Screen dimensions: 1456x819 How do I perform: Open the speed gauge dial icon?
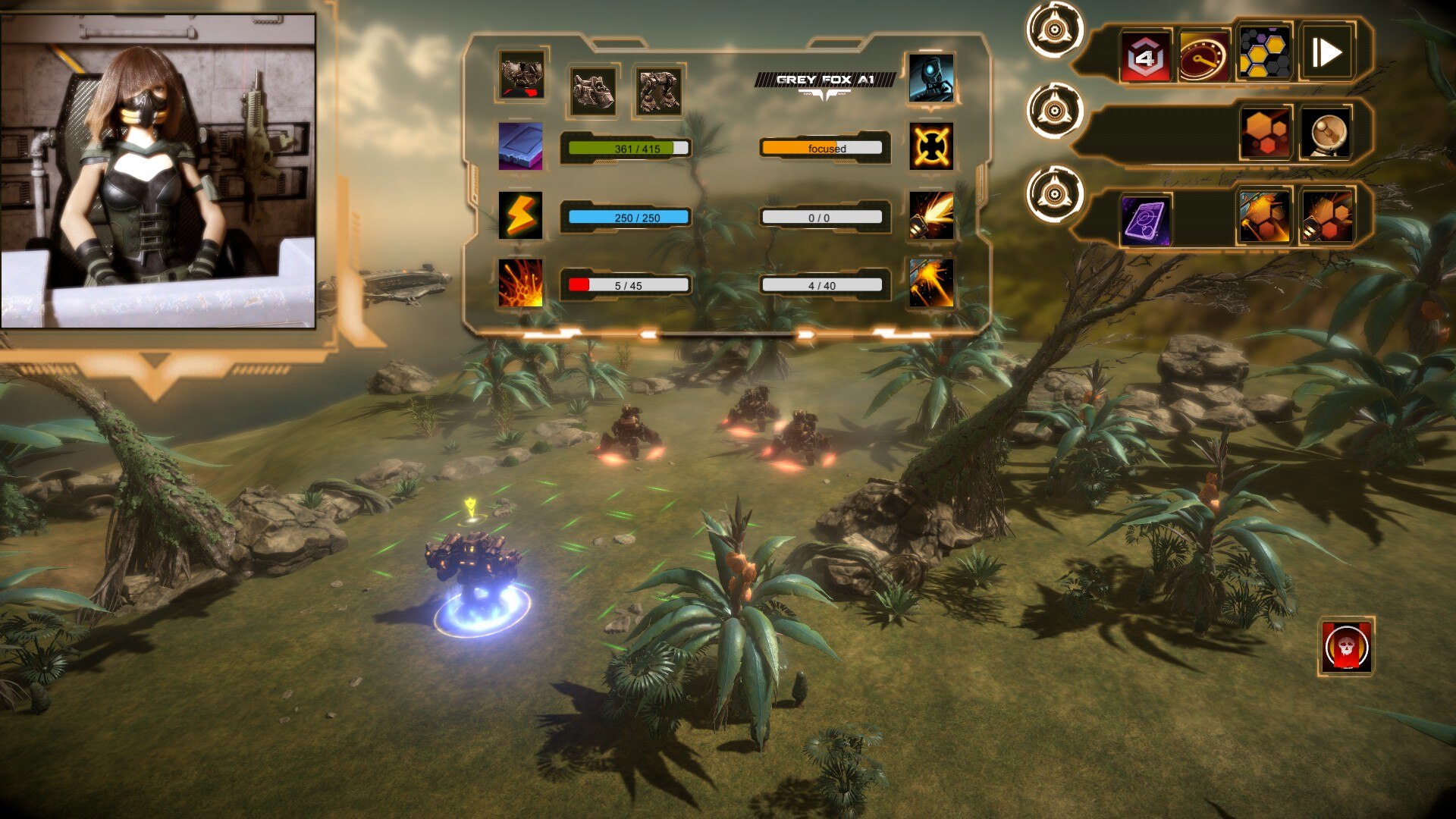click(1204, 55)
